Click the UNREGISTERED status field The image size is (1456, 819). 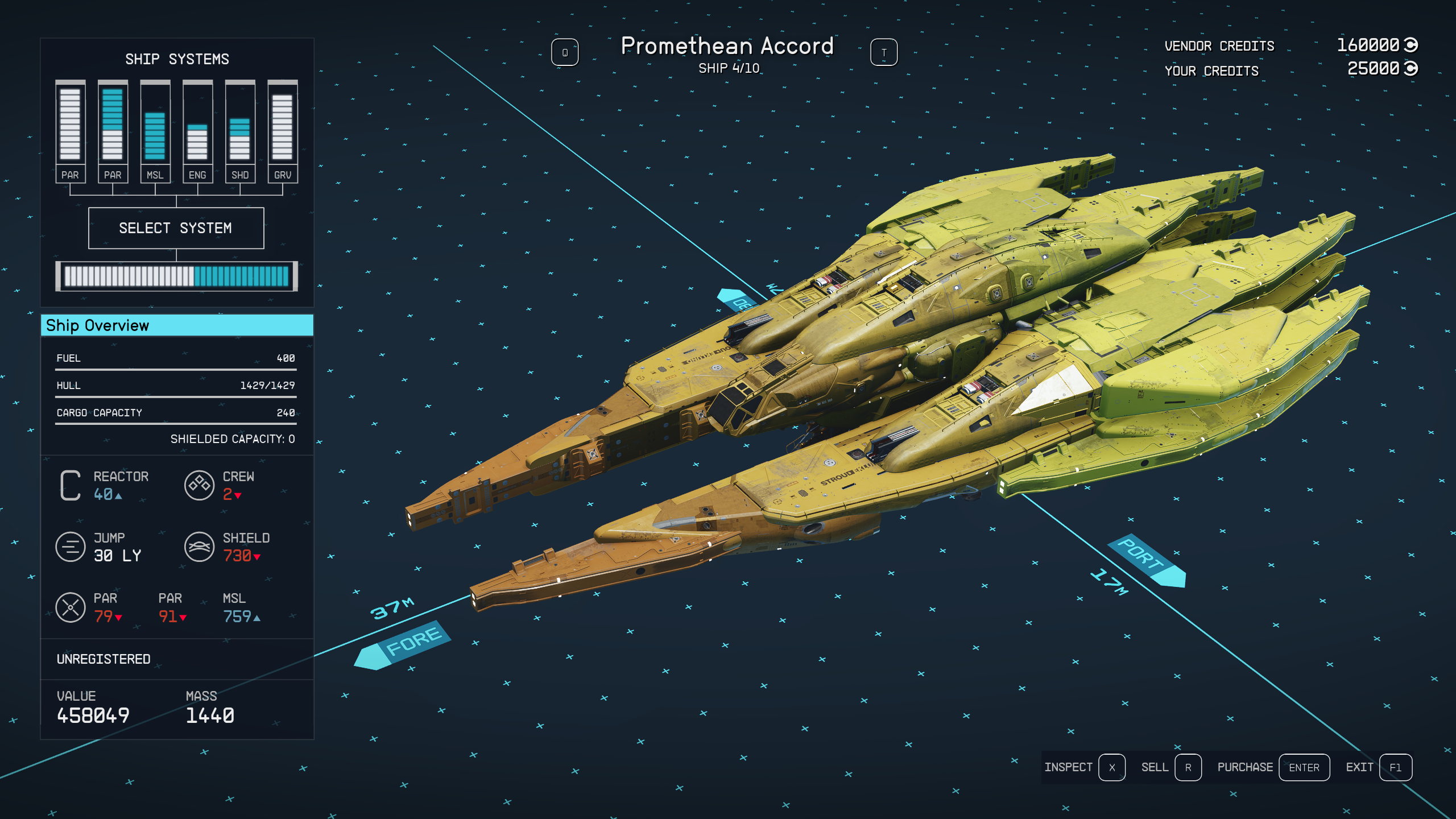coord(102,659)
